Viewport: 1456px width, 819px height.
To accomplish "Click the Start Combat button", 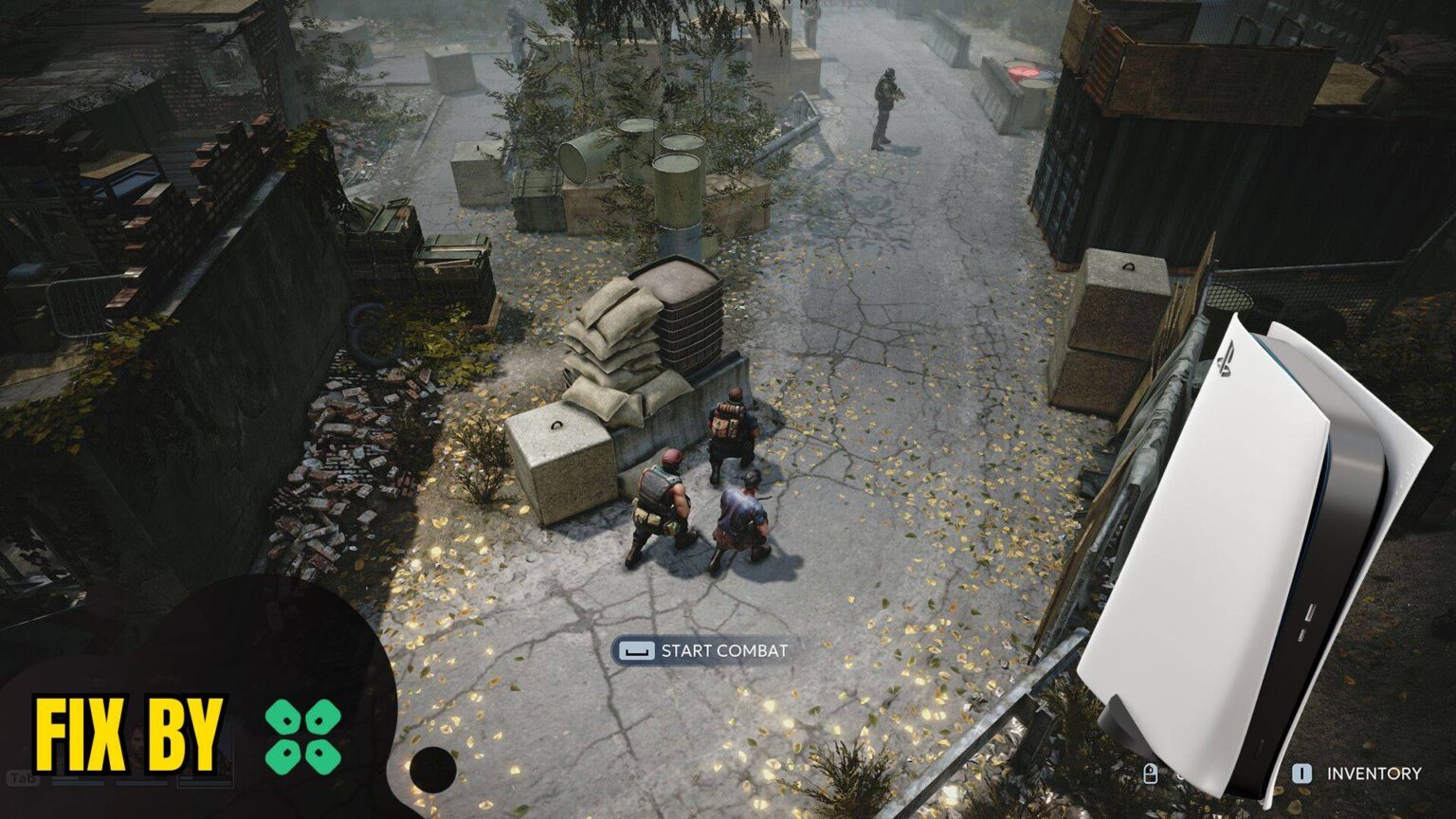I will 702,651.
